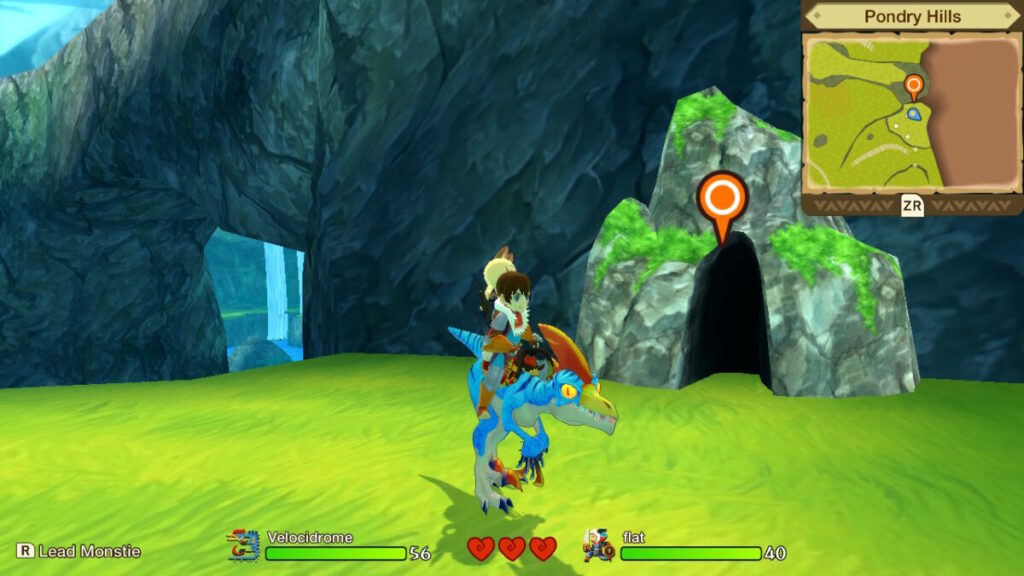The height and width of the screenshot is (576, 1024).
Task: Select the rider portrait icon for flat
Action: [598, 546]
